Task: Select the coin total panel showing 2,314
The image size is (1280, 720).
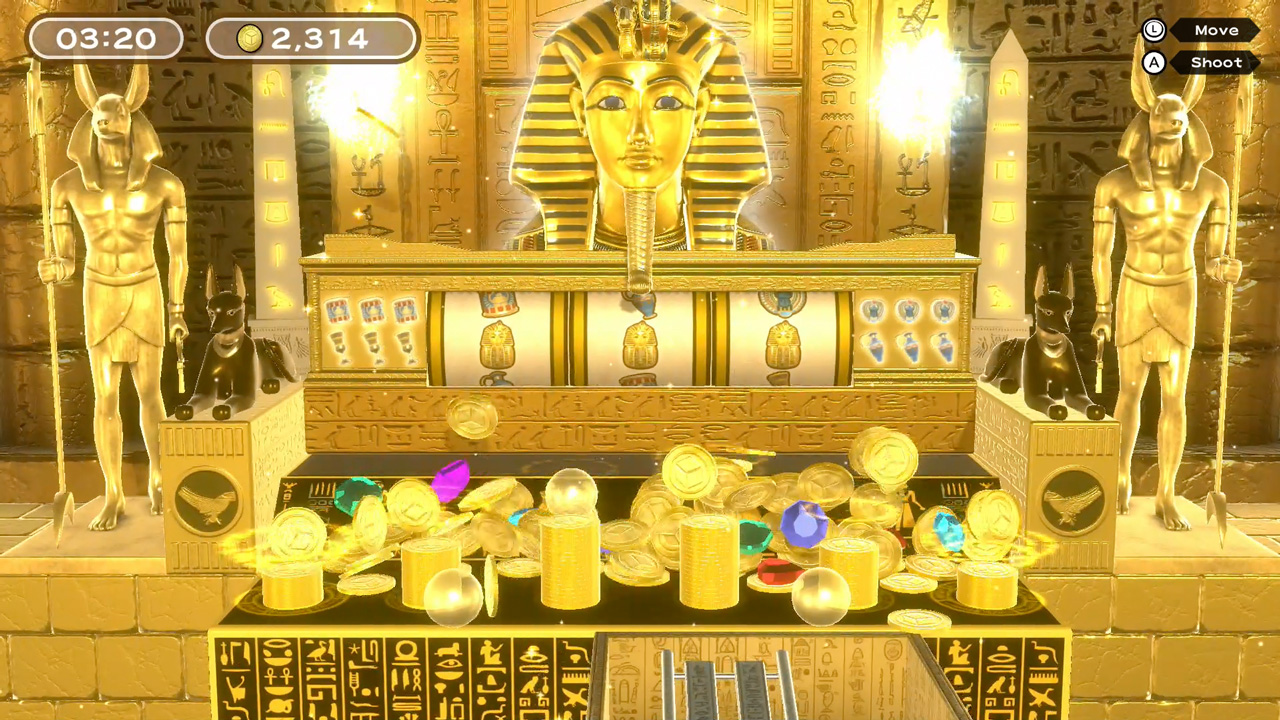Action: (310, 39)
